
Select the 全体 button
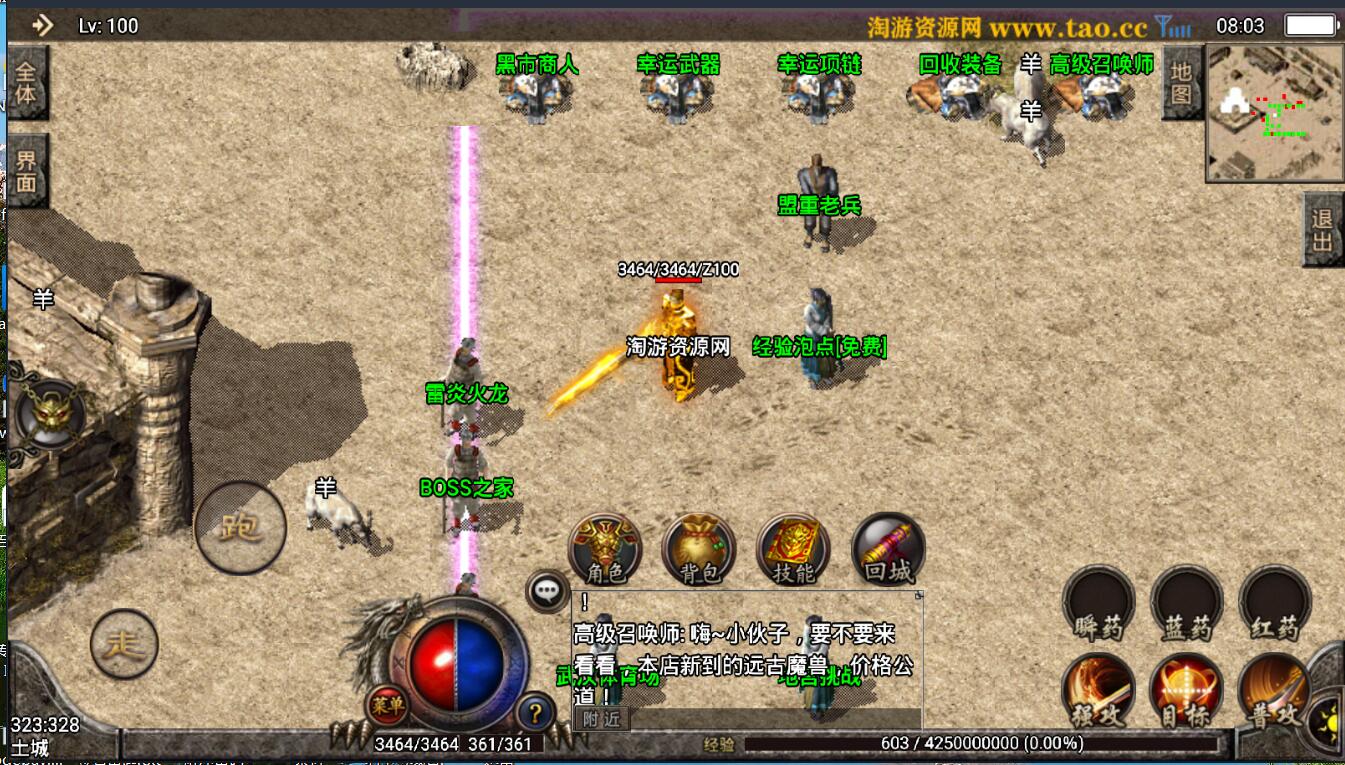click(x=26, y=83)
